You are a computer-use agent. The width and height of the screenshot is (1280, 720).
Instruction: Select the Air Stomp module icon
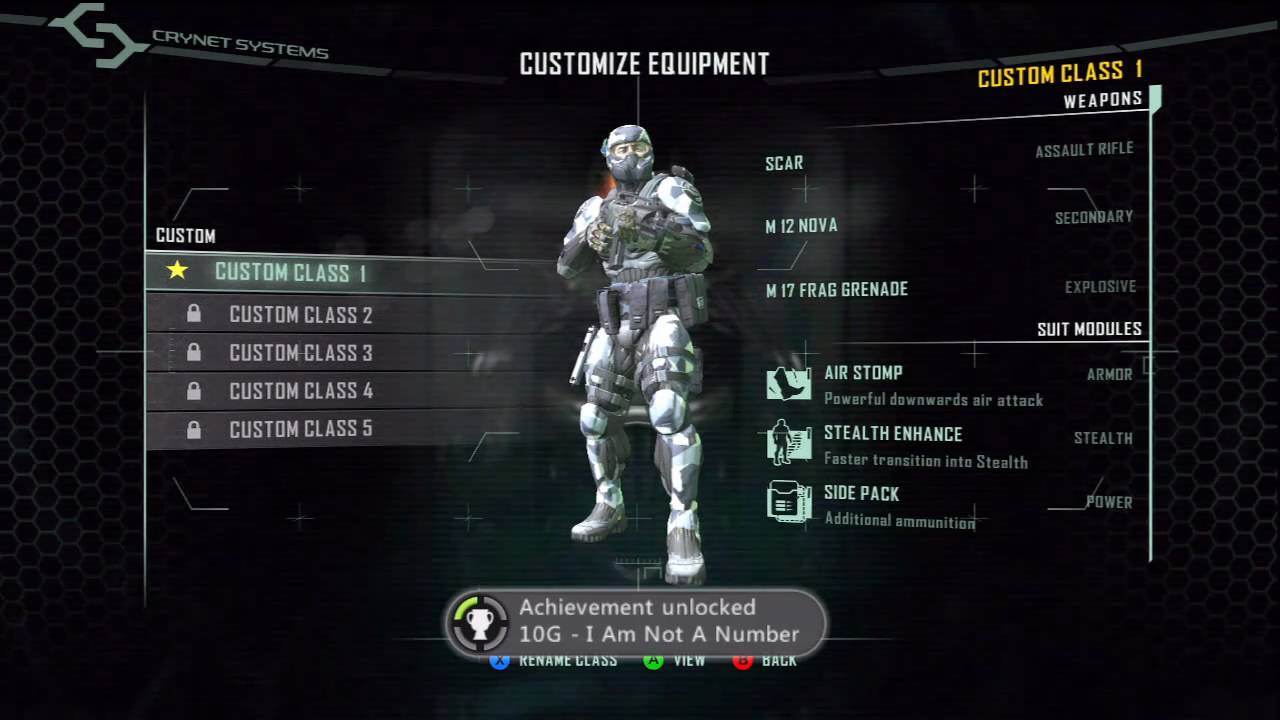click(x=788, y=382)
